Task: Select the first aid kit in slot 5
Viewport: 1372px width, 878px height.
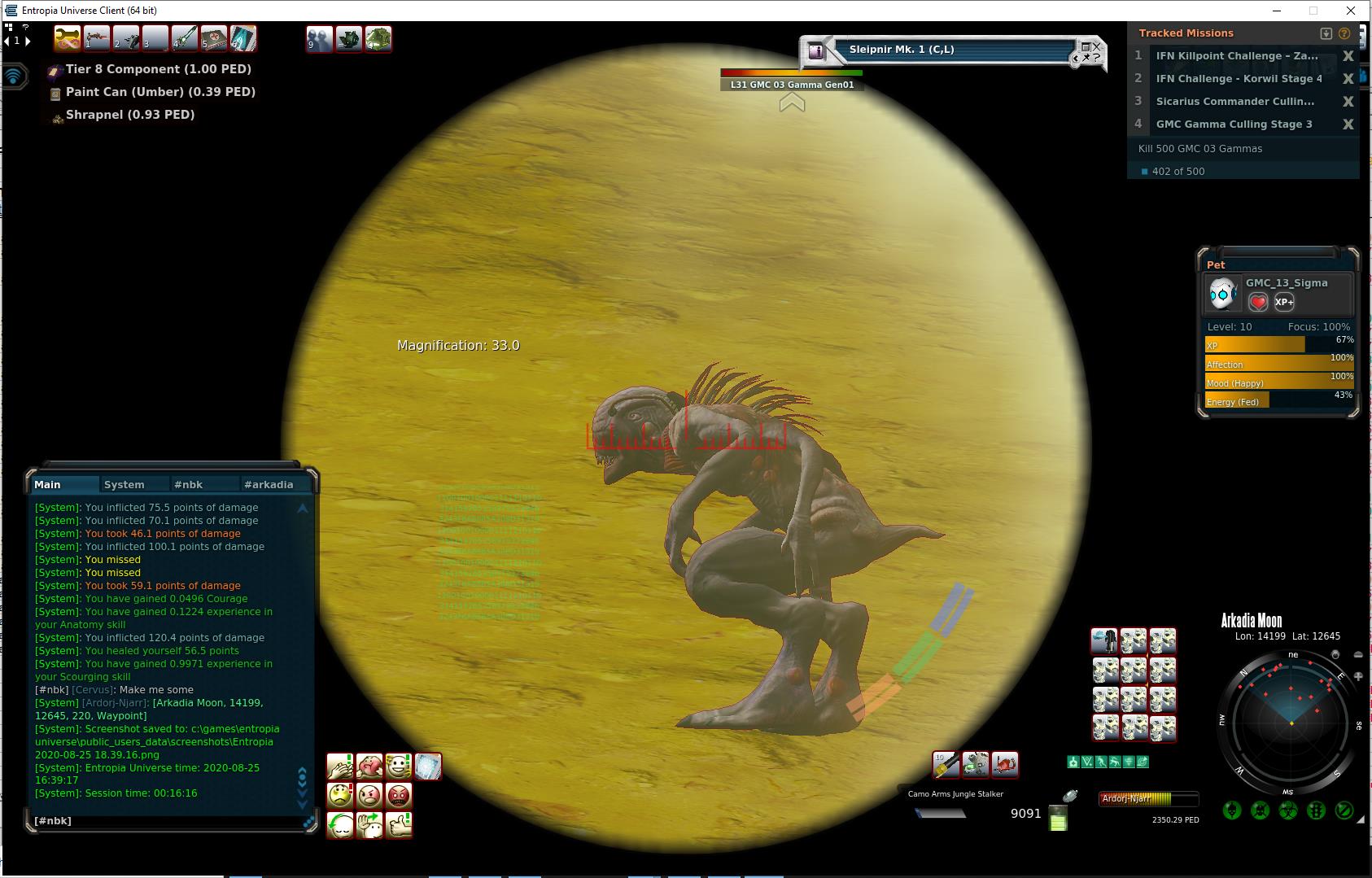Action: (214, 38)
